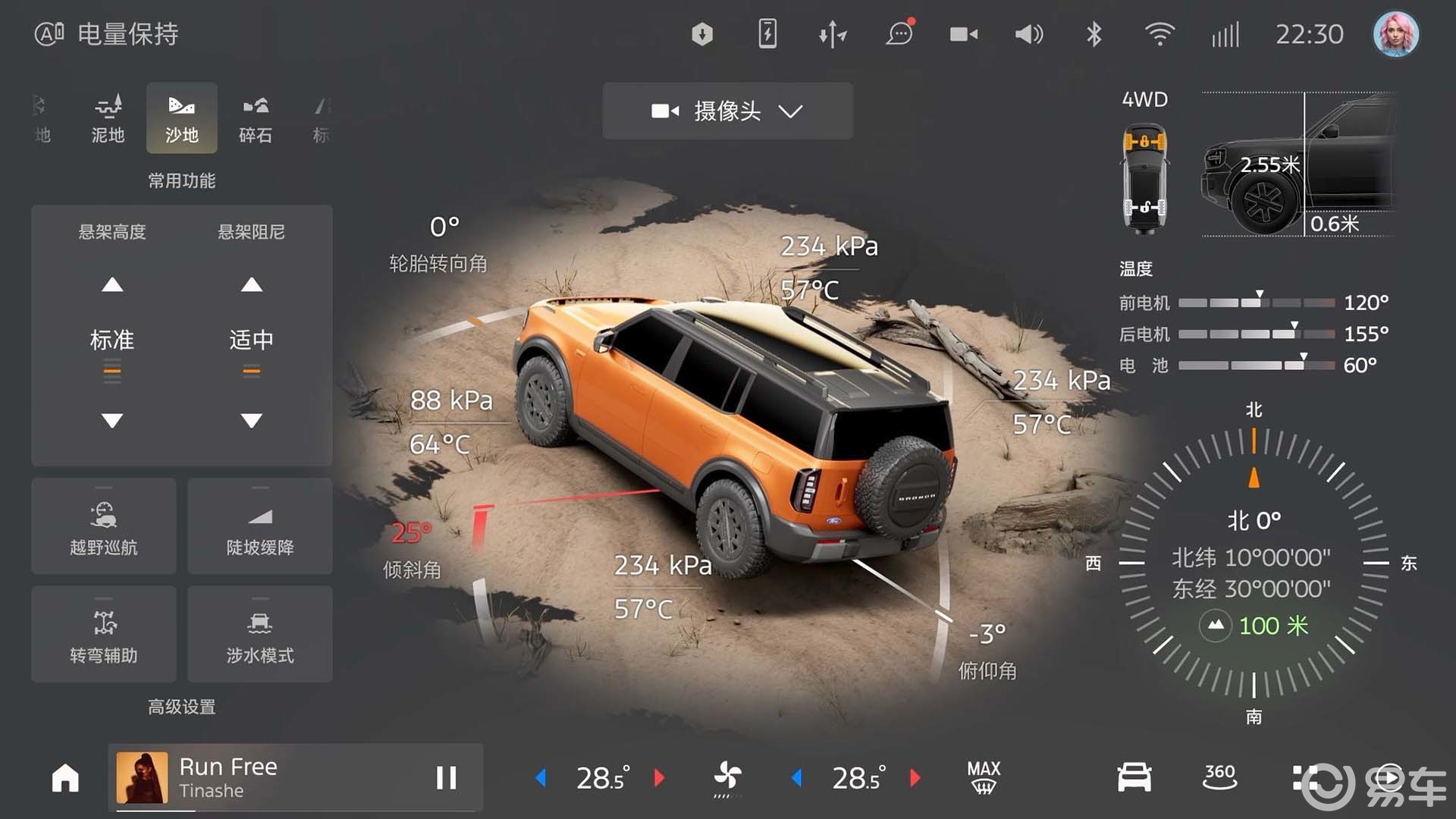Activate 陡坡缓降 hill descent control
Viewport: 1456px width, 819px height.
(260, 526)
